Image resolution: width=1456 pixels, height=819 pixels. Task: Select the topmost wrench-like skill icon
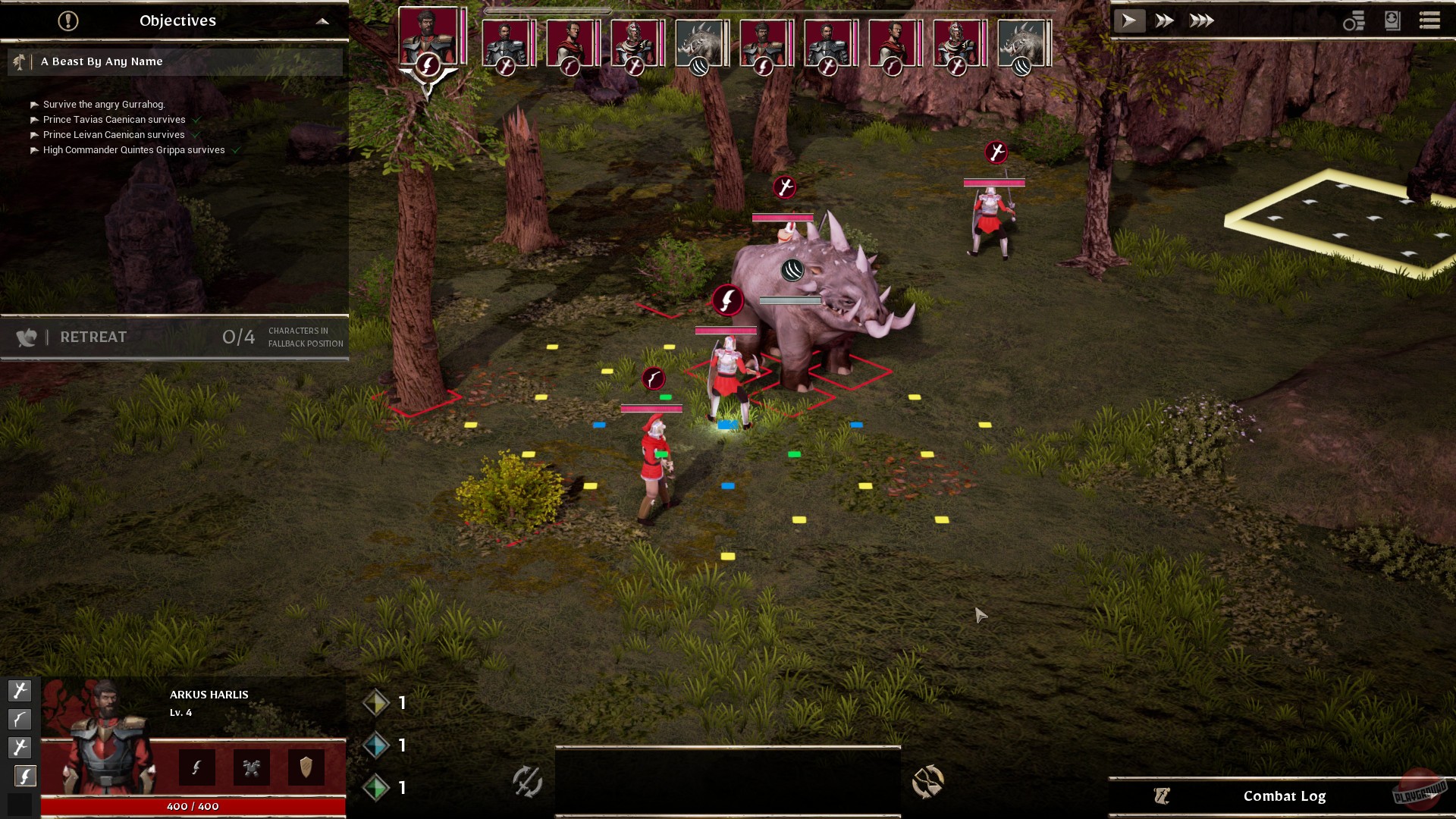20,691
